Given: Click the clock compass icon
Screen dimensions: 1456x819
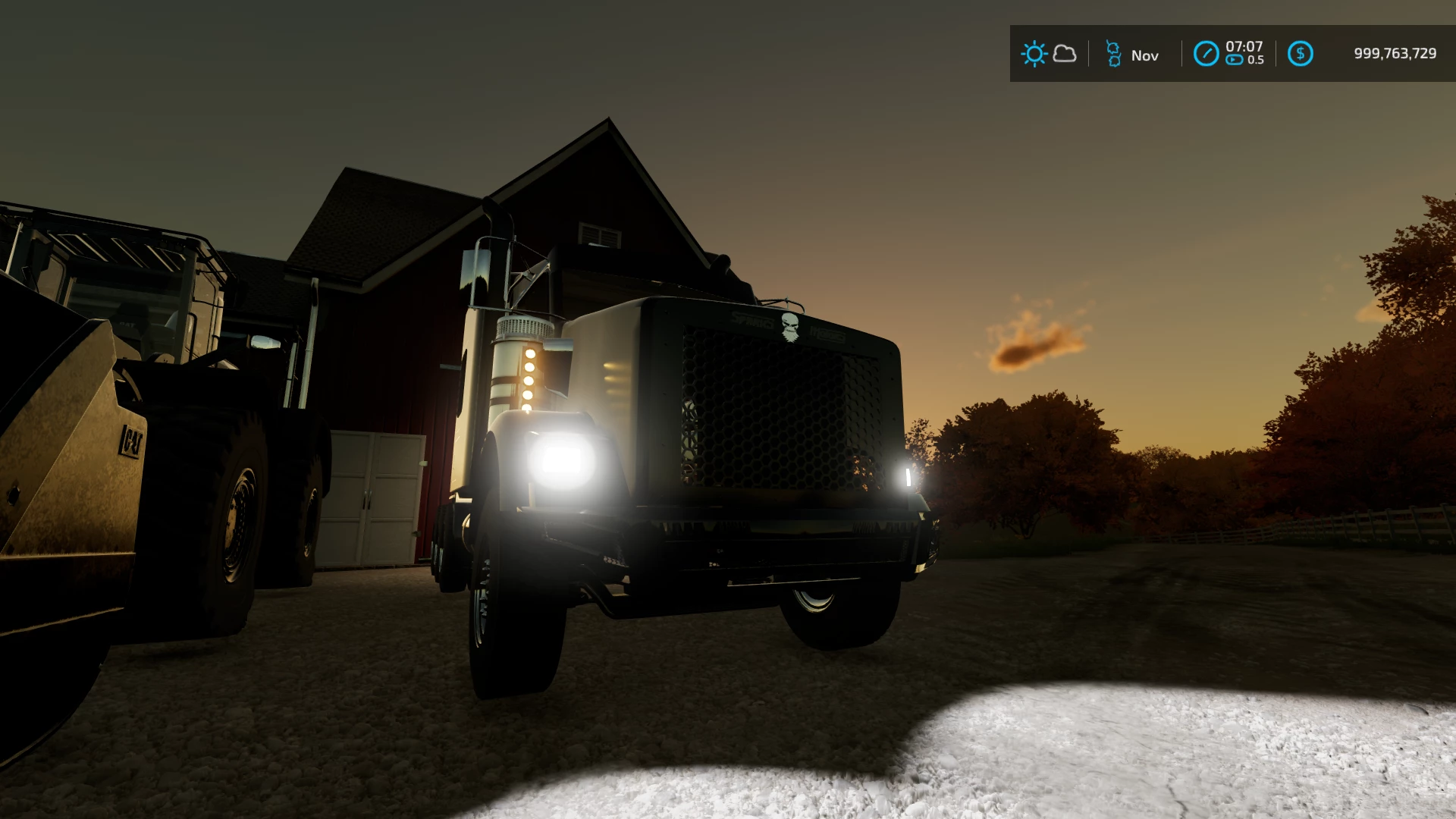Looking at the screenshot, I should [x=1206, y=54].
